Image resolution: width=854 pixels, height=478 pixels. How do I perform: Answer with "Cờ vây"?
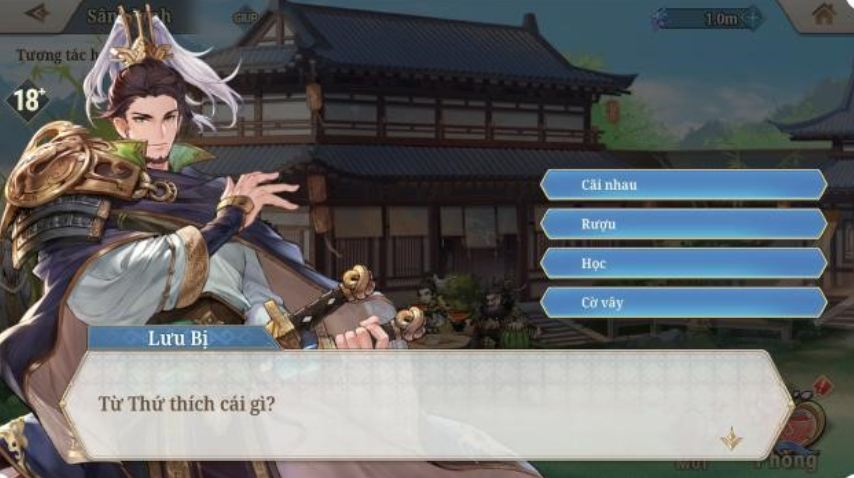(x=683, y=302)
